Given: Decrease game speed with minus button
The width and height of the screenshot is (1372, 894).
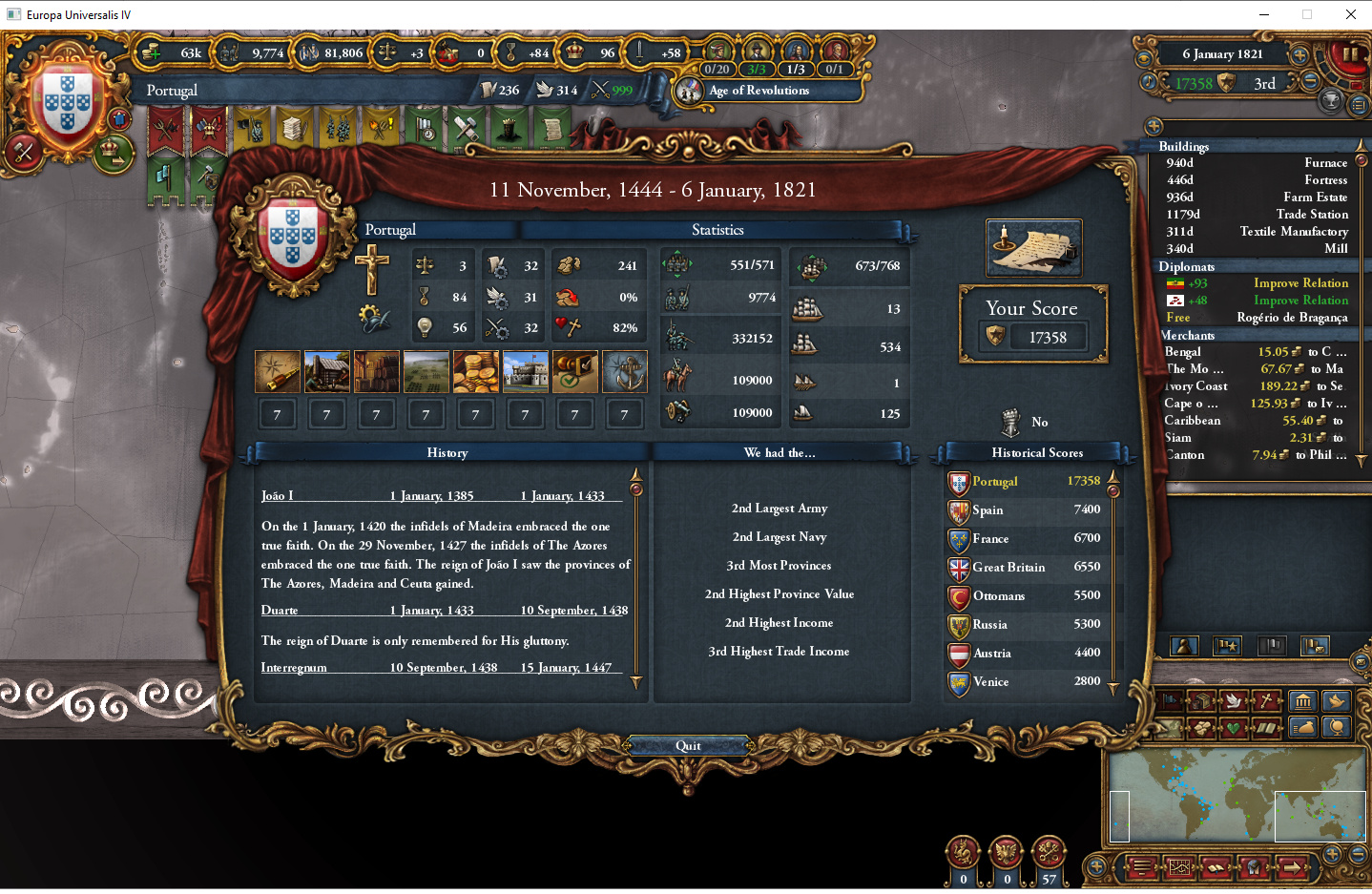Looking at the screenshot, I should coord(1311,82).
